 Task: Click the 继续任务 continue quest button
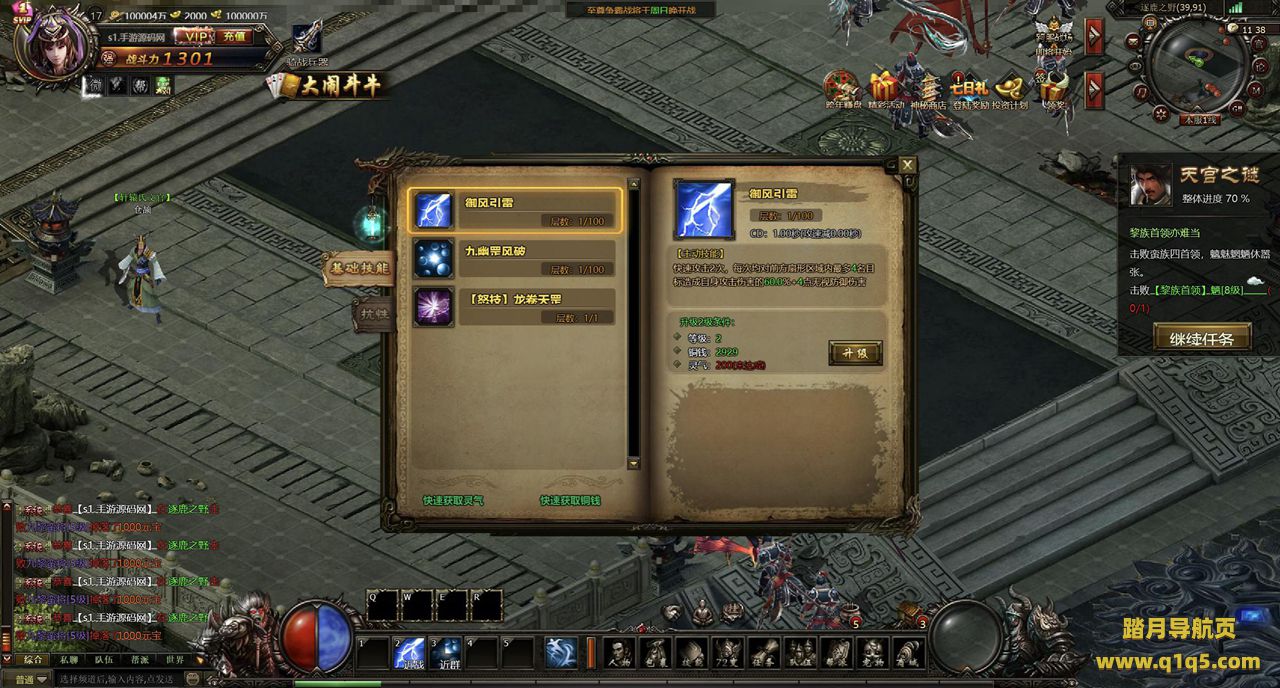(1202, 338)
